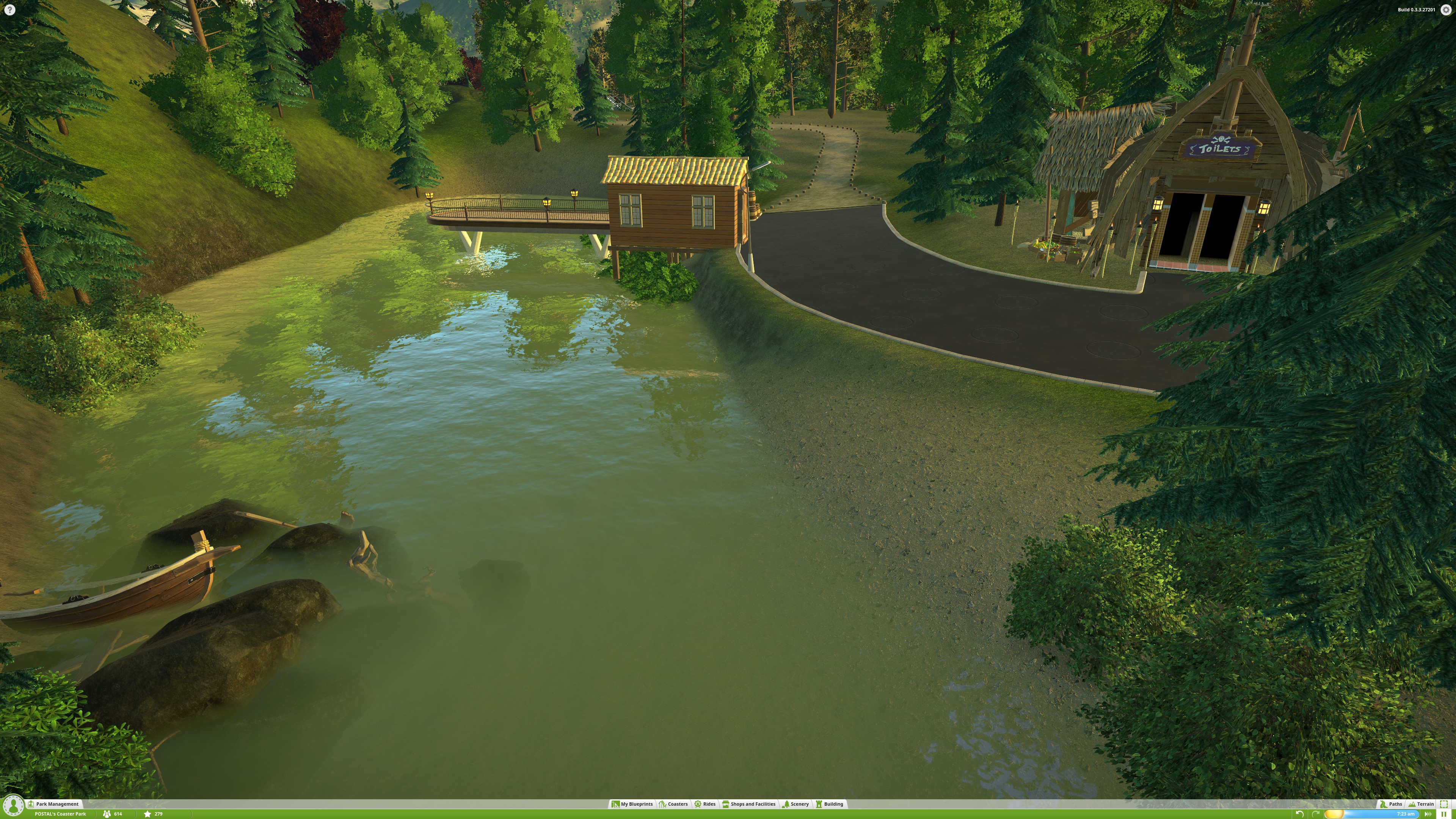The height and width of the screenshot is (819, 1456).
Task: Activate the dashed-square multi-select tool
Action: tap(1444, 804)
